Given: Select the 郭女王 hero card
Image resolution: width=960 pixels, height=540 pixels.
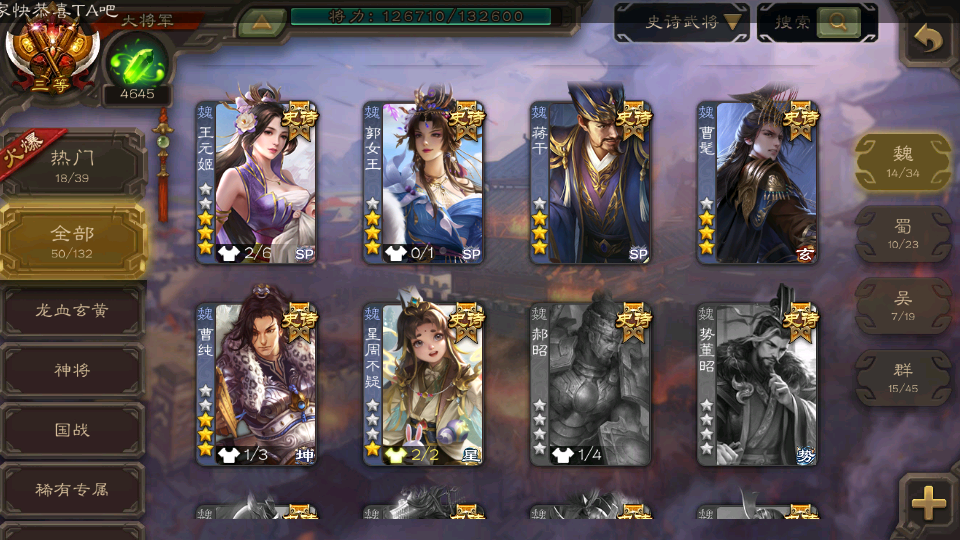Looking at the screenshot, I should pos(424,182).
